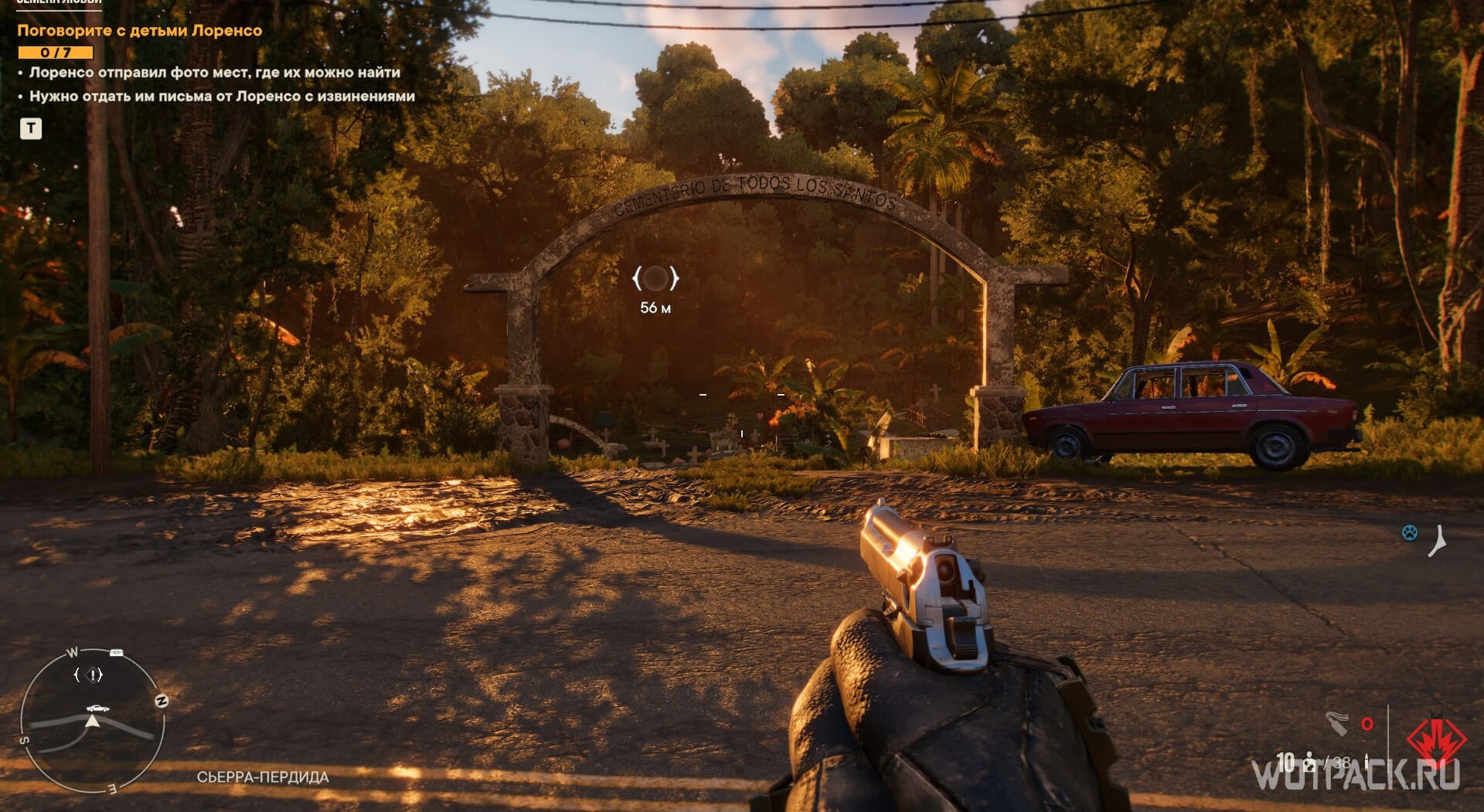Open the circular minimap
The width and height of the screenshot is (1484, 812).
[92, 721]
